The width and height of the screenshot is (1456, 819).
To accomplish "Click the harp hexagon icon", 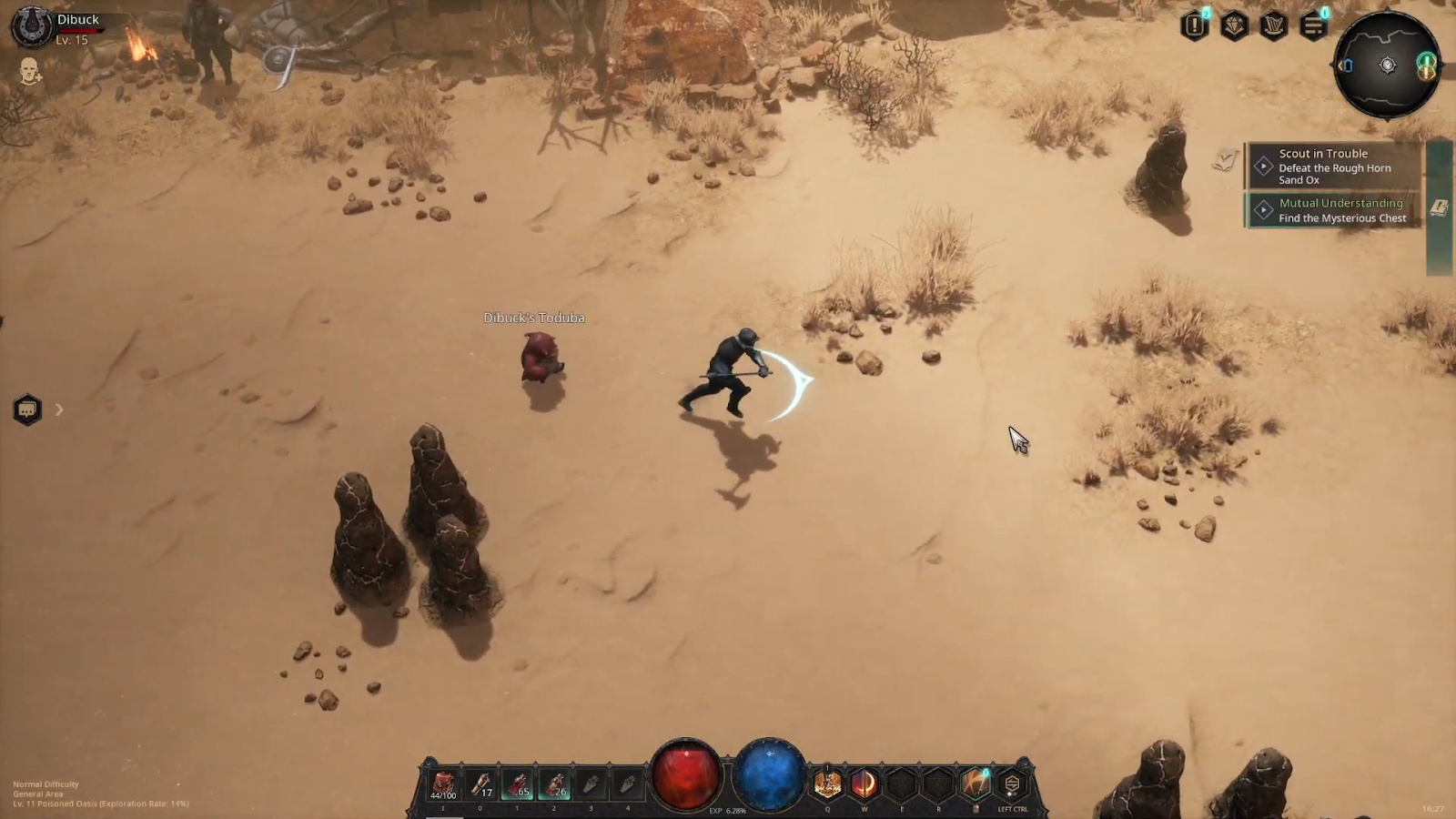I will tap(1273, 25).
